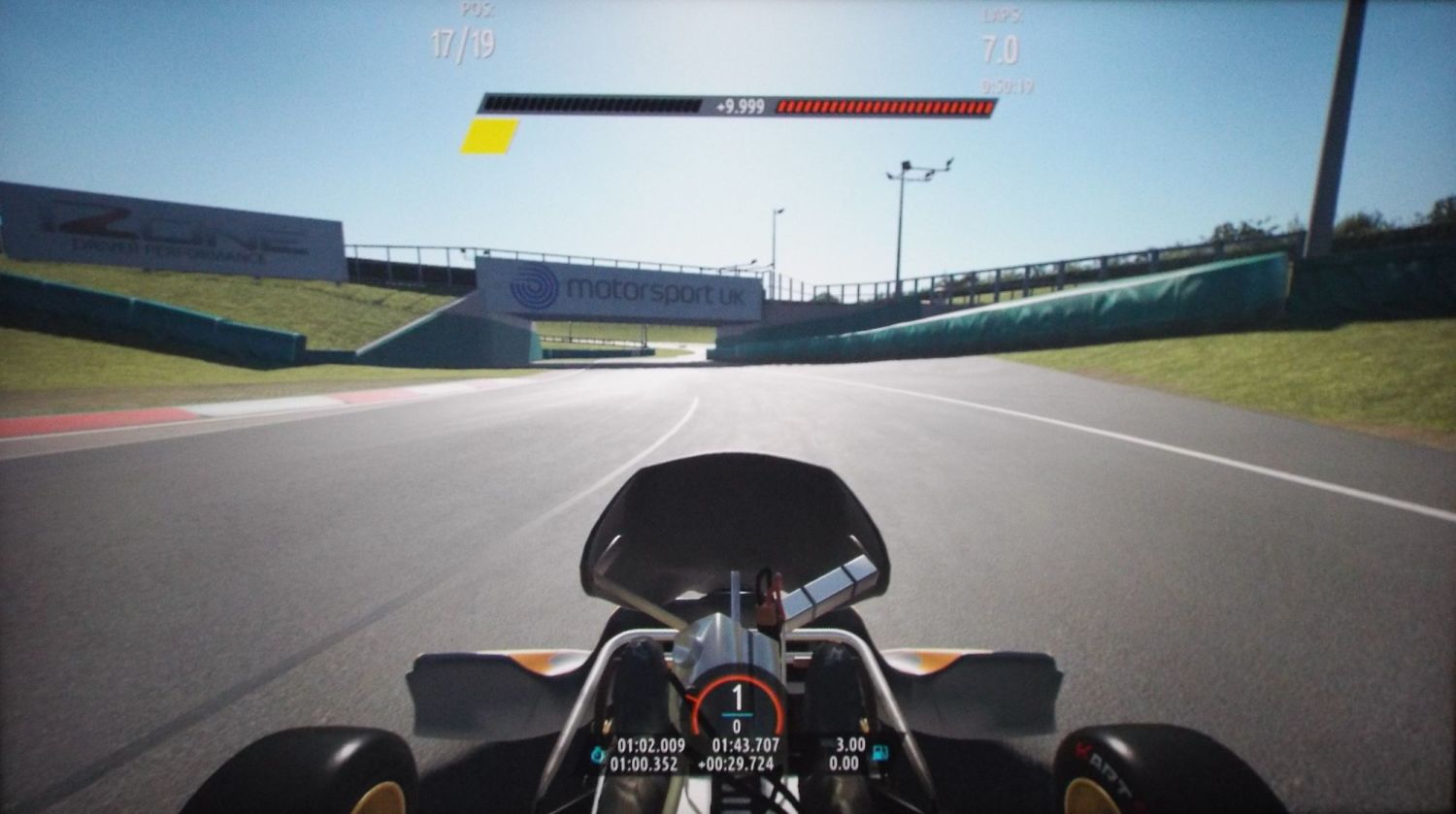Image resolution: width=1456 pixels, height=814 pixels.
Task: Click the speed readout showing 0
Action: pyautogui.click(x=738, y=726)
